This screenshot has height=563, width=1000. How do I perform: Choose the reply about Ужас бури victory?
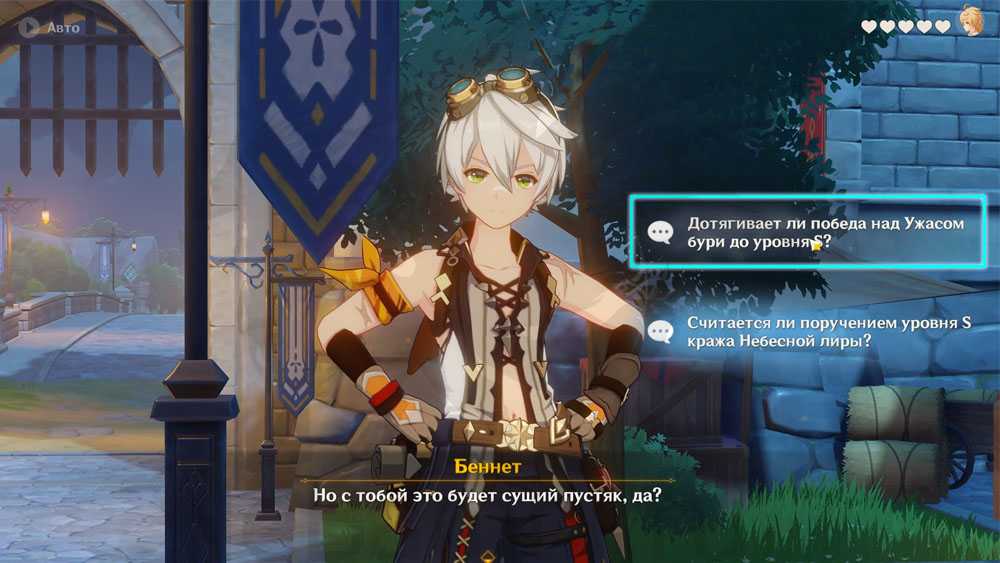pyautogui.click(x=807, y=232)
